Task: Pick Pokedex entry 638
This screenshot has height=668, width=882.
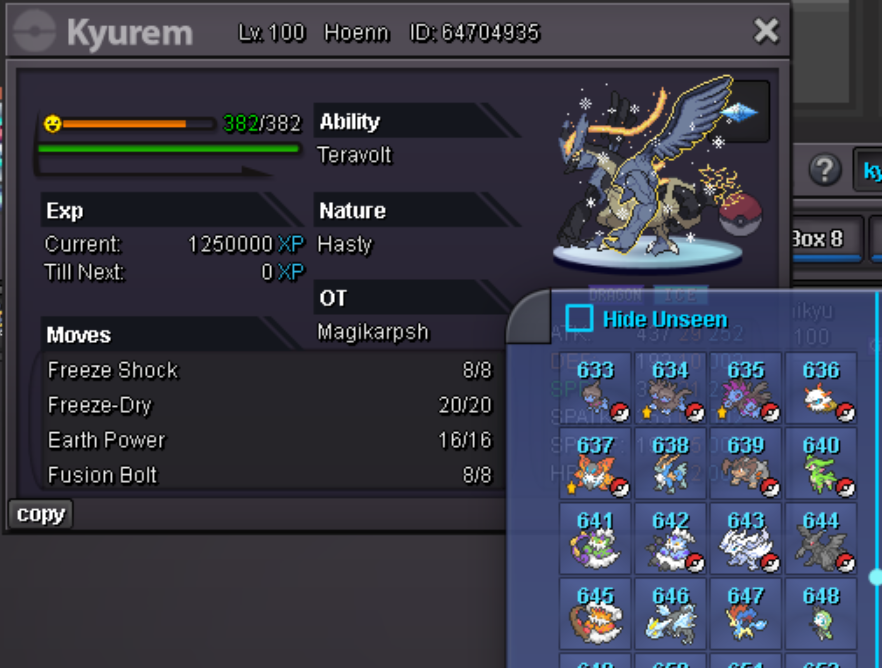Action: (670, 462)
